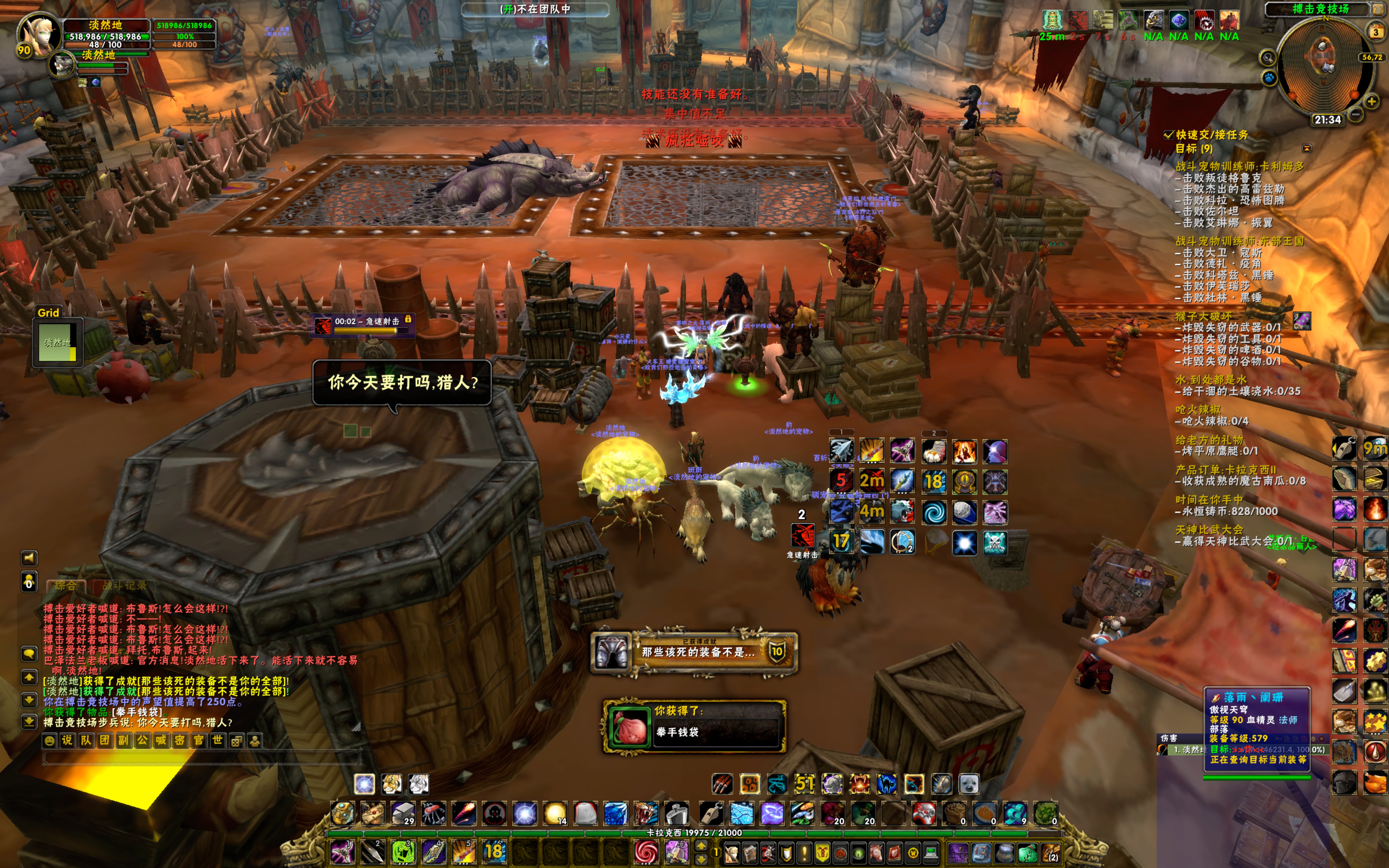Image resolution: width=1389 pixels, height=868 pixels.
Task: Activate the red spiral action bar ability
Action: coord(646,852)
